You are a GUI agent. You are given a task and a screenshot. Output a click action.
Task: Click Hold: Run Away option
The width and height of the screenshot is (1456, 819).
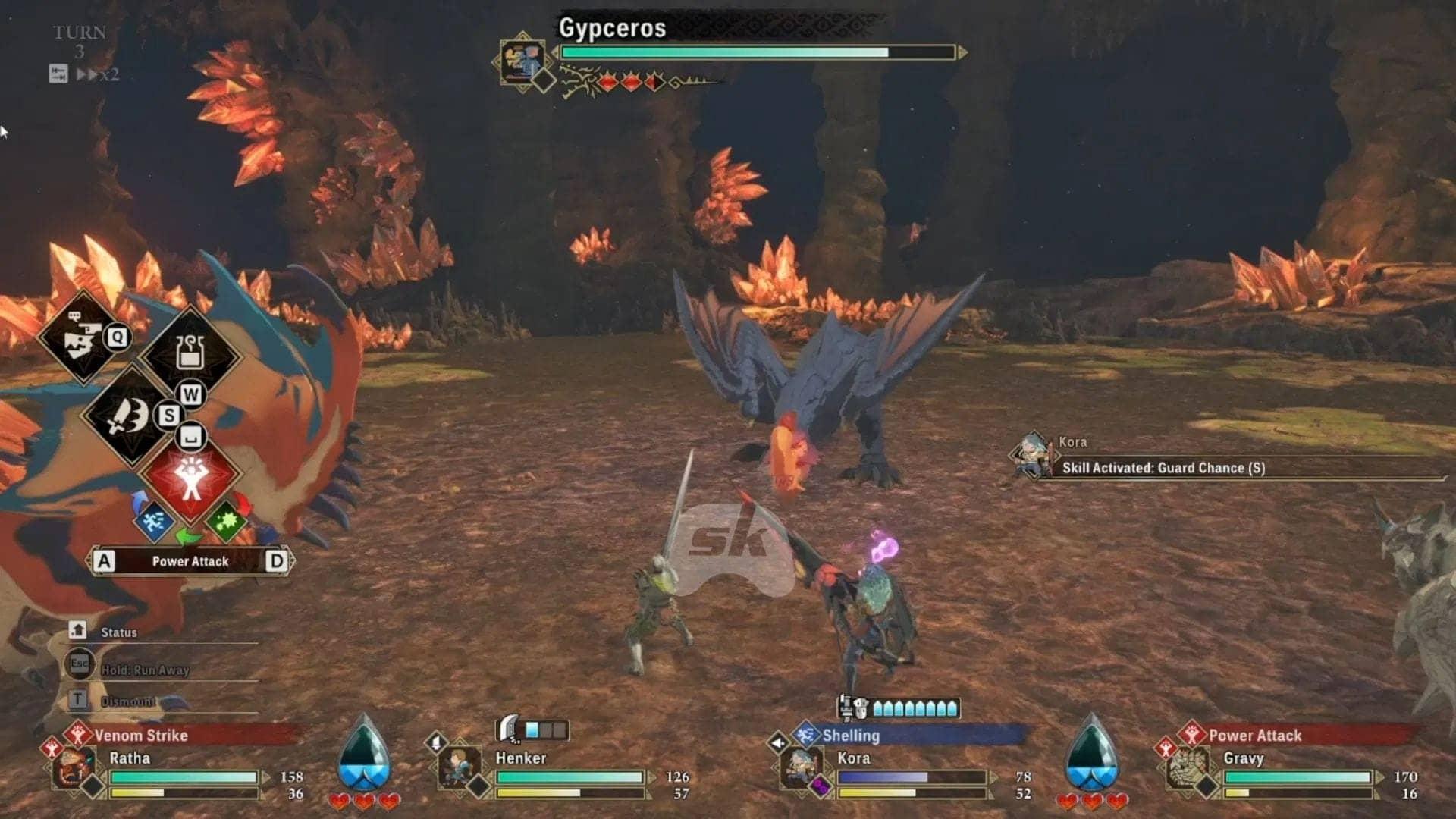pyautogui.click(x=144, y=670)
